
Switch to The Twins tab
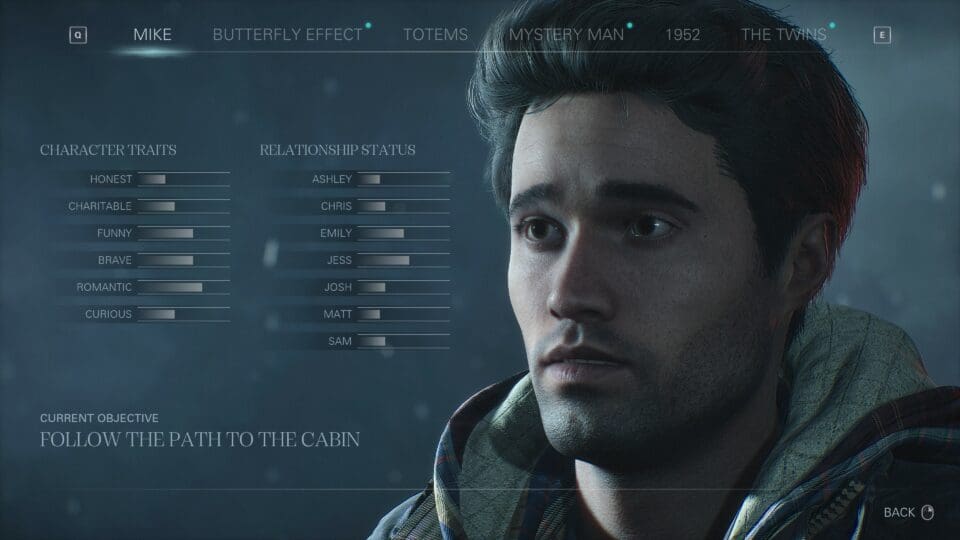pyautogui.click(x=783, y=35)
